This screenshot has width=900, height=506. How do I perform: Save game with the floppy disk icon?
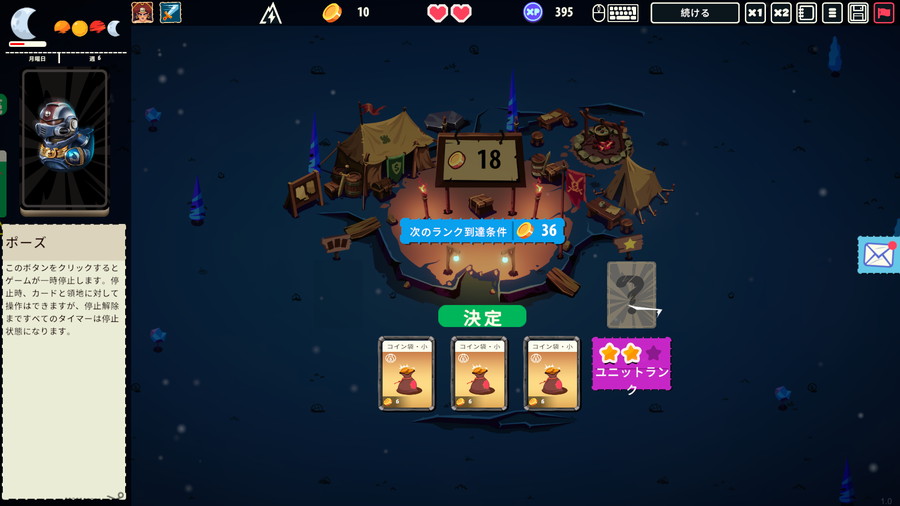857,13
